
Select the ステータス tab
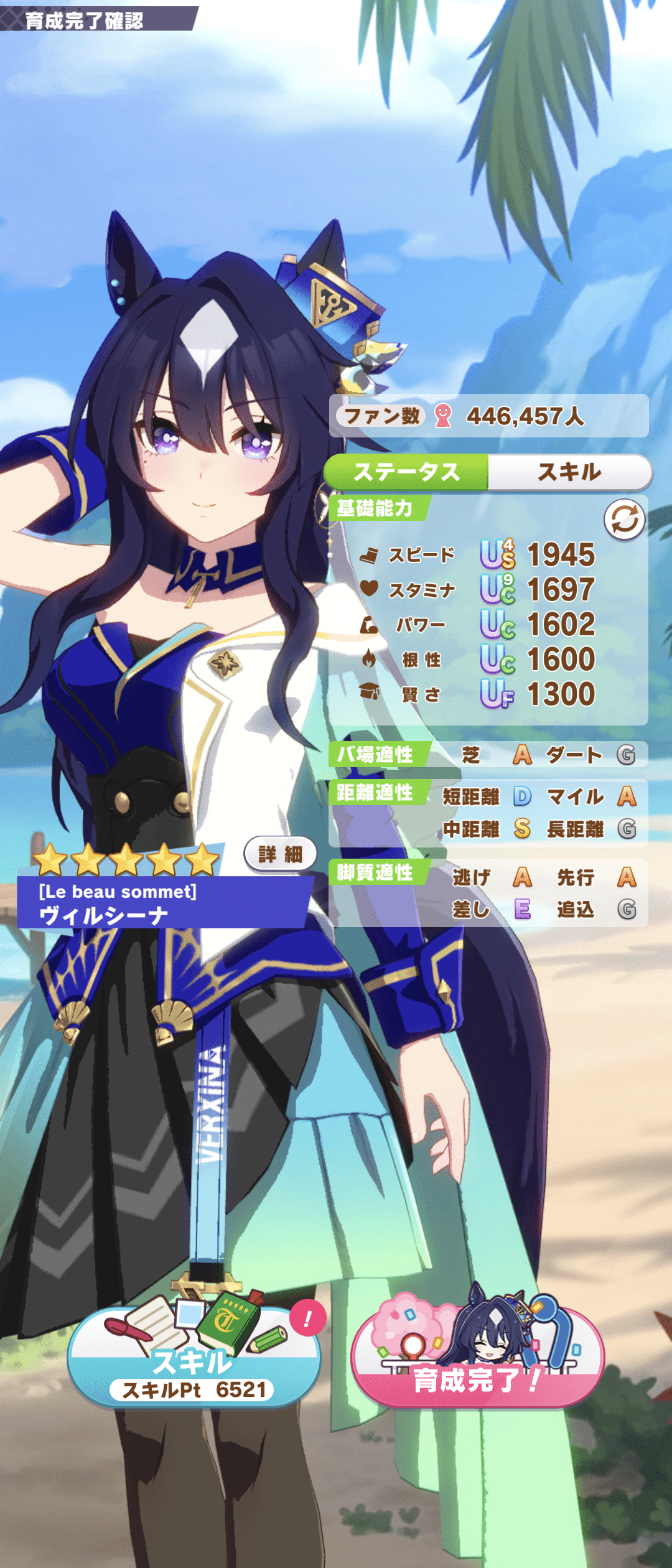(x=406, y=472)
